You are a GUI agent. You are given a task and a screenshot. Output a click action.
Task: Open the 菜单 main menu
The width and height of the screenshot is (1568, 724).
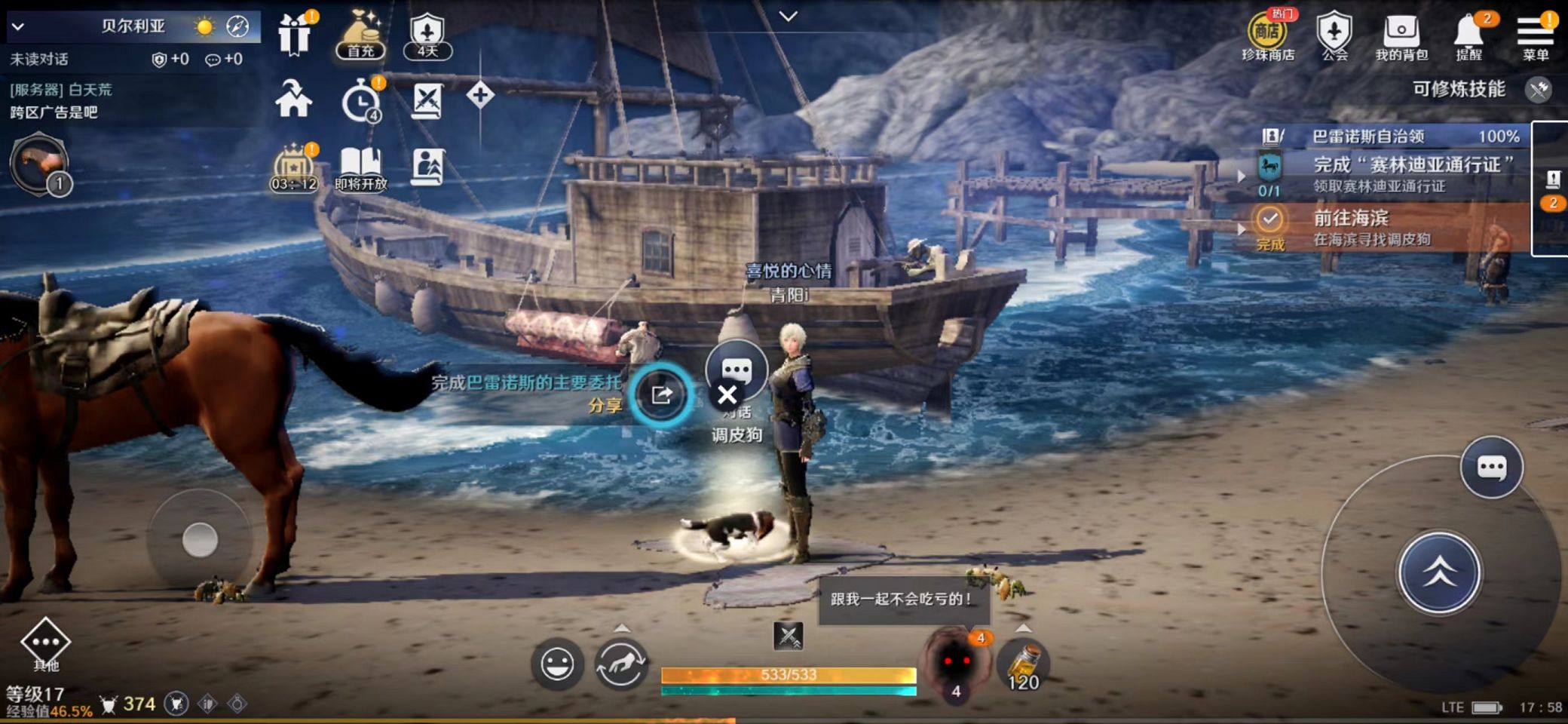tap(1535, 36)
